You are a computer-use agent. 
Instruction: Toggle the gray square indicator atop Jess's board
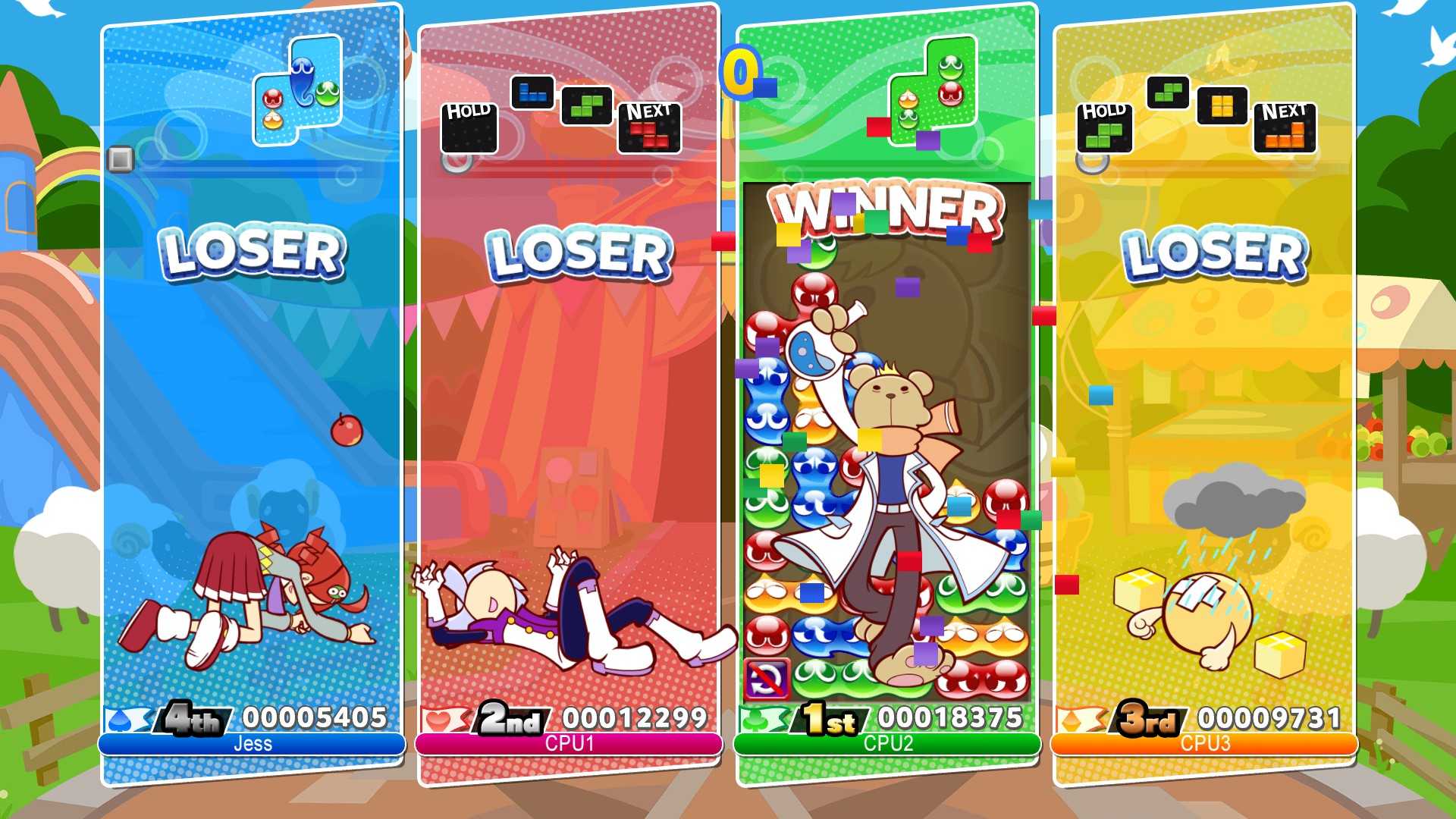point(121,158)
